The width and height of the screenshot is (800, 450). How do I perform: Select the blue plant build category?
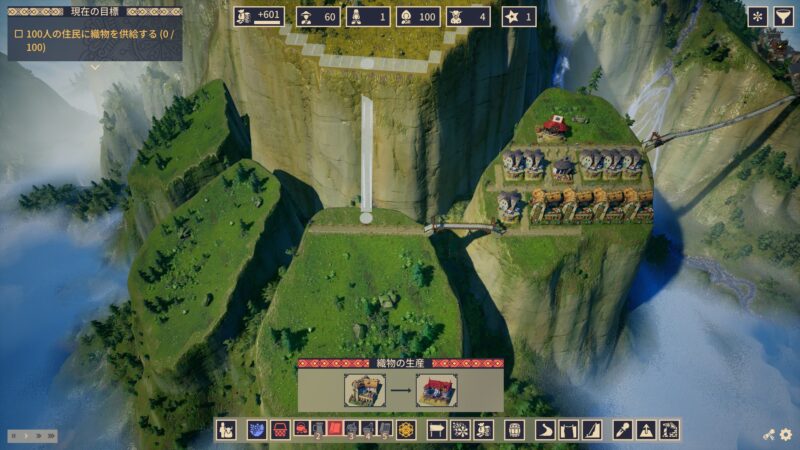point(256,430)
